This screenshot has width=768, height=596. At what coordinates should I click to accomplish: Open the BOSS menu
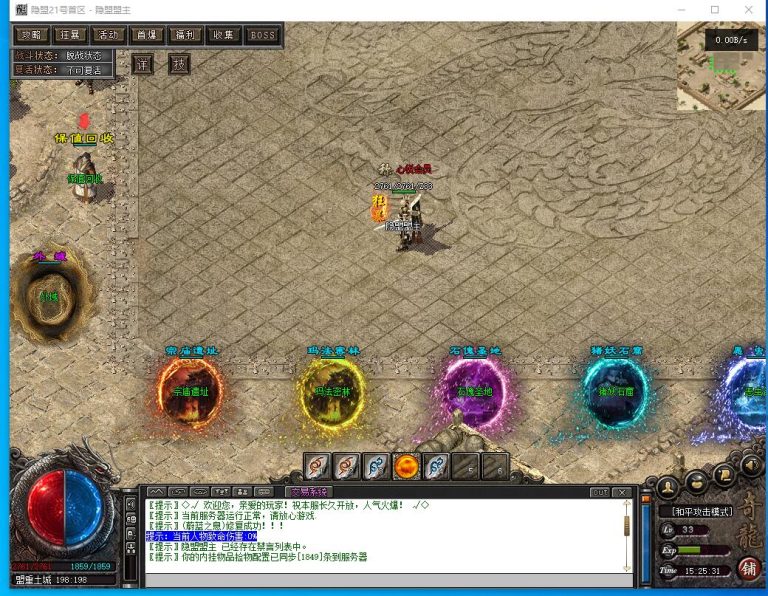coord(262,35)
